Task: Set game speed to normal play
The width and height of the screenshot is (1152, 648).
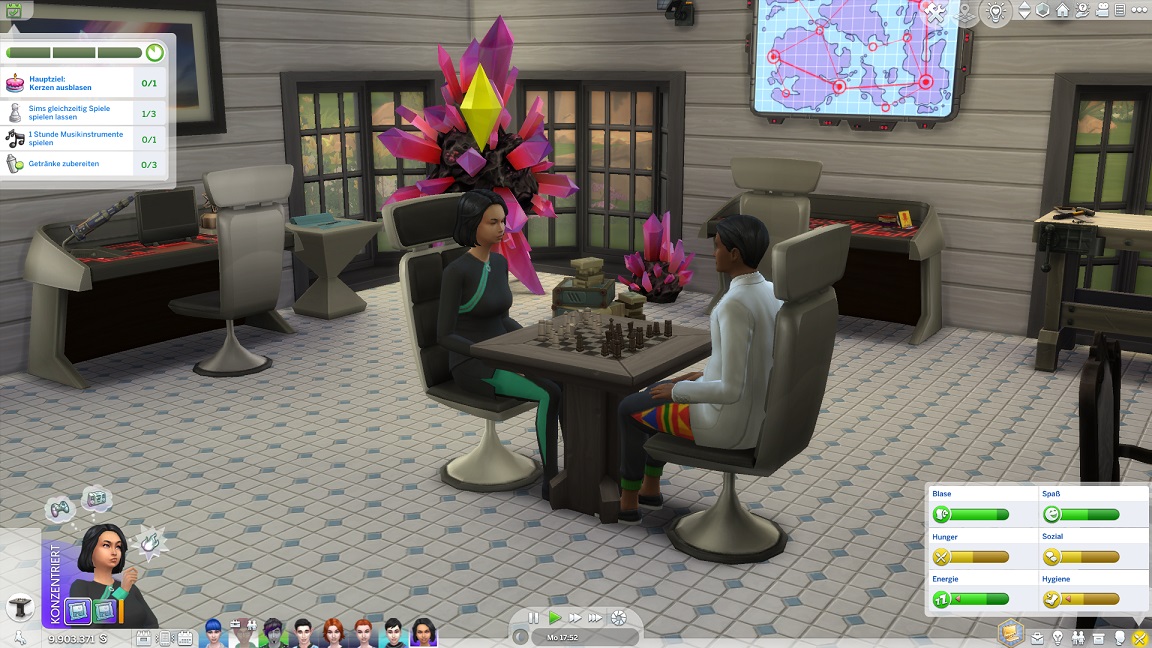Action: pyautogui.click(x=555, y=618)
